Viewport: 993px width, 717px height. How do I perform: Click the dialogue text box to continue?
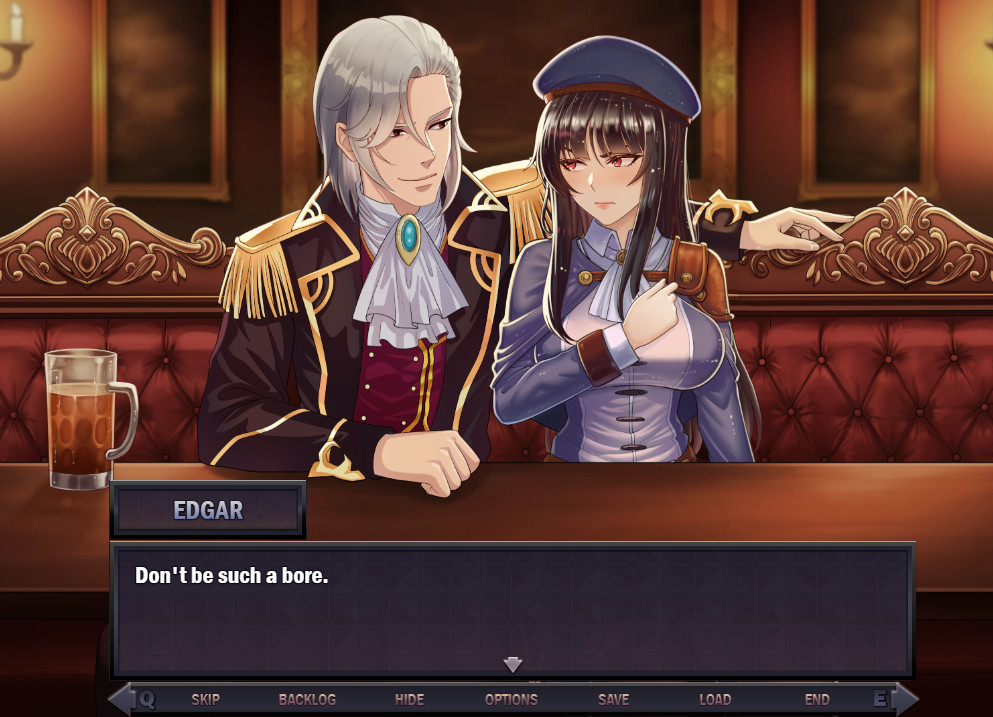coord(512,610)
